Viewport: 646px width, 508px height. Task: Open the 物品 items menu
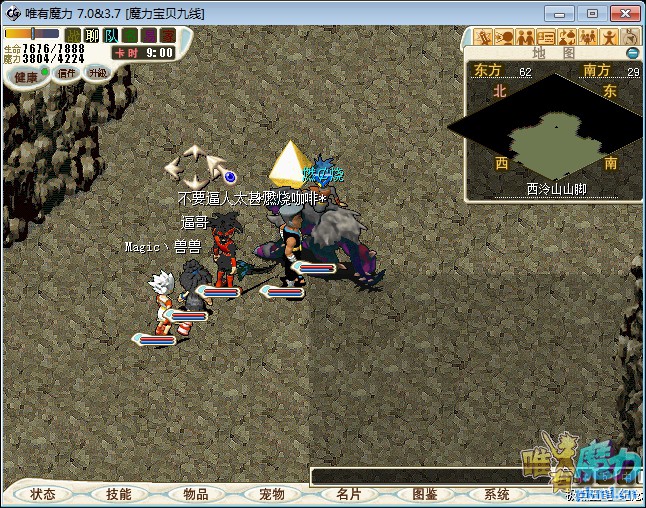(x=195, y=494)
